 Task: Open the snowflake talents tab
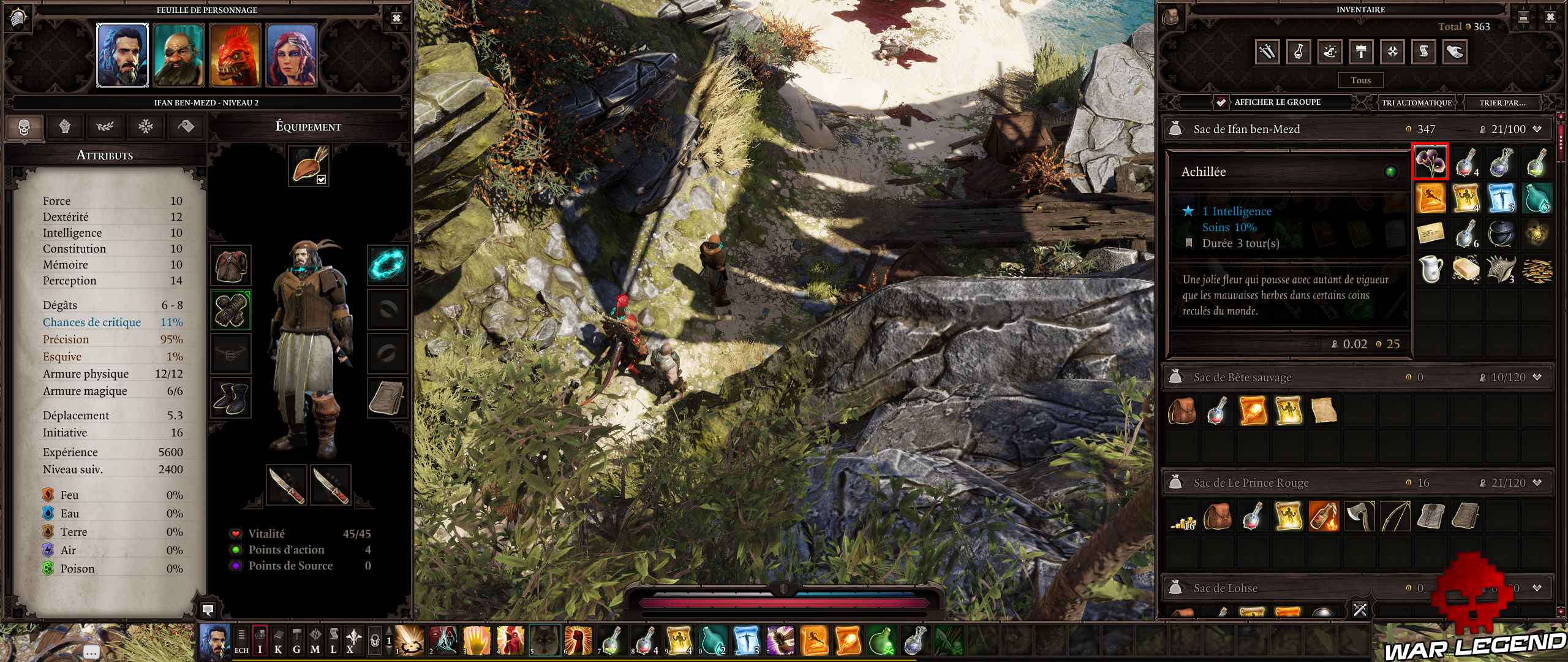tap(146, 127)
